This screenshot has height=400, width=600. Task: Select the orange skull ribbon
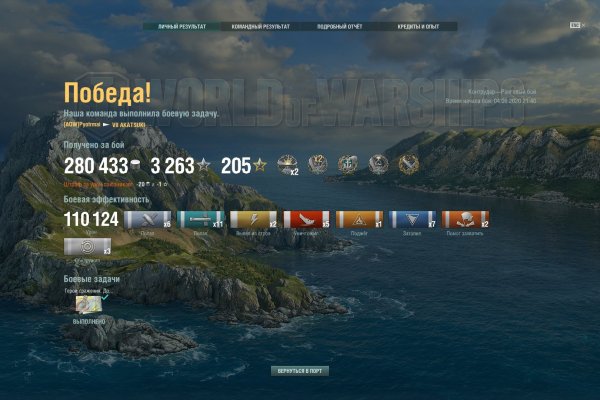tap(463, 220)
